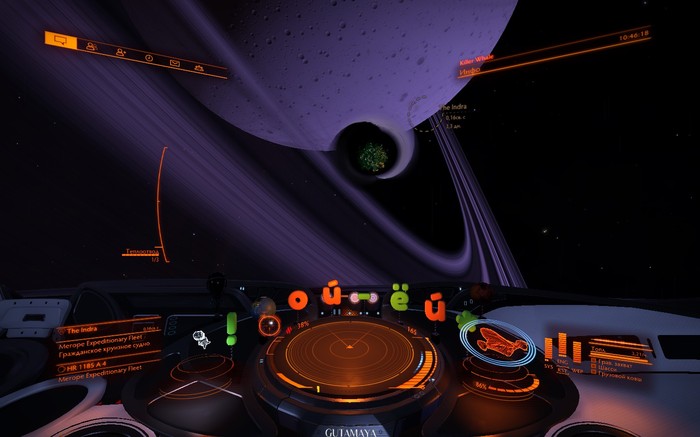
Task: Select the ship hologram display
Action: click(x=498, y=342)
